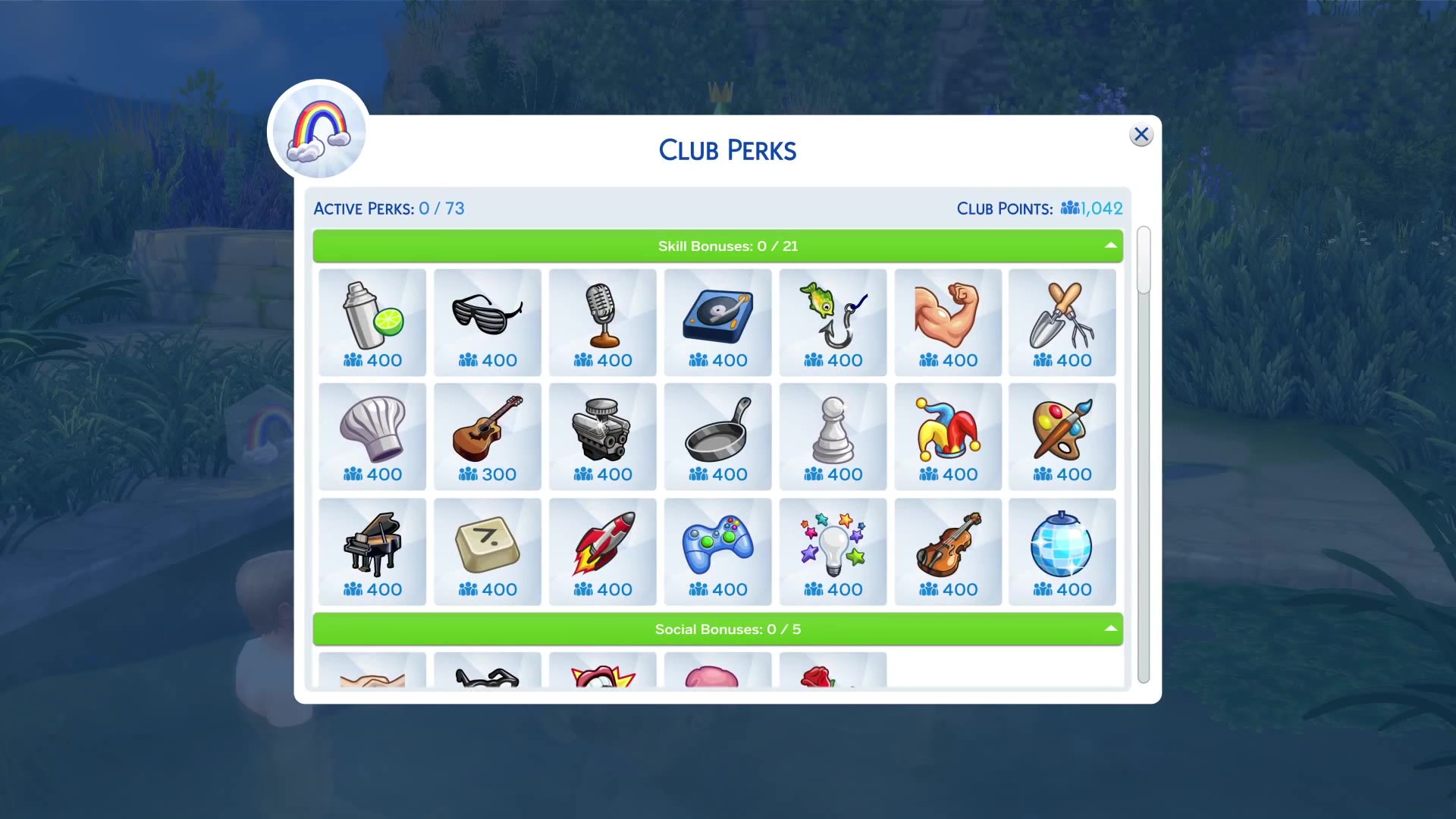Image resolution: width=1456 pixels, height=819 pixels.
Task: Close the Club Perks window
Action: pos(1141,135)
